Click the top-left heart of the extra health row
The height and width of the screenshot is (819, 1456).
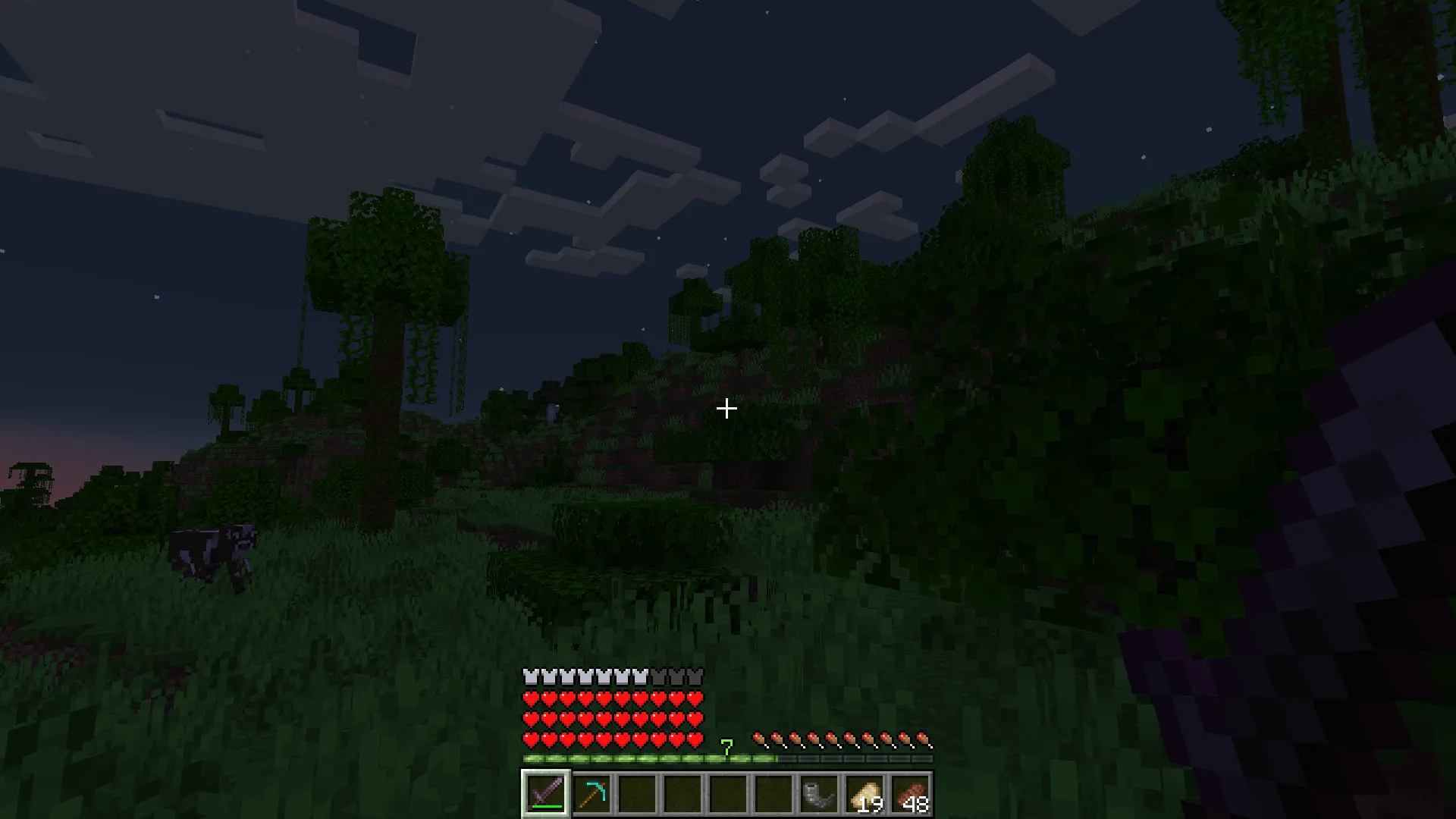(x=530, y=698)
